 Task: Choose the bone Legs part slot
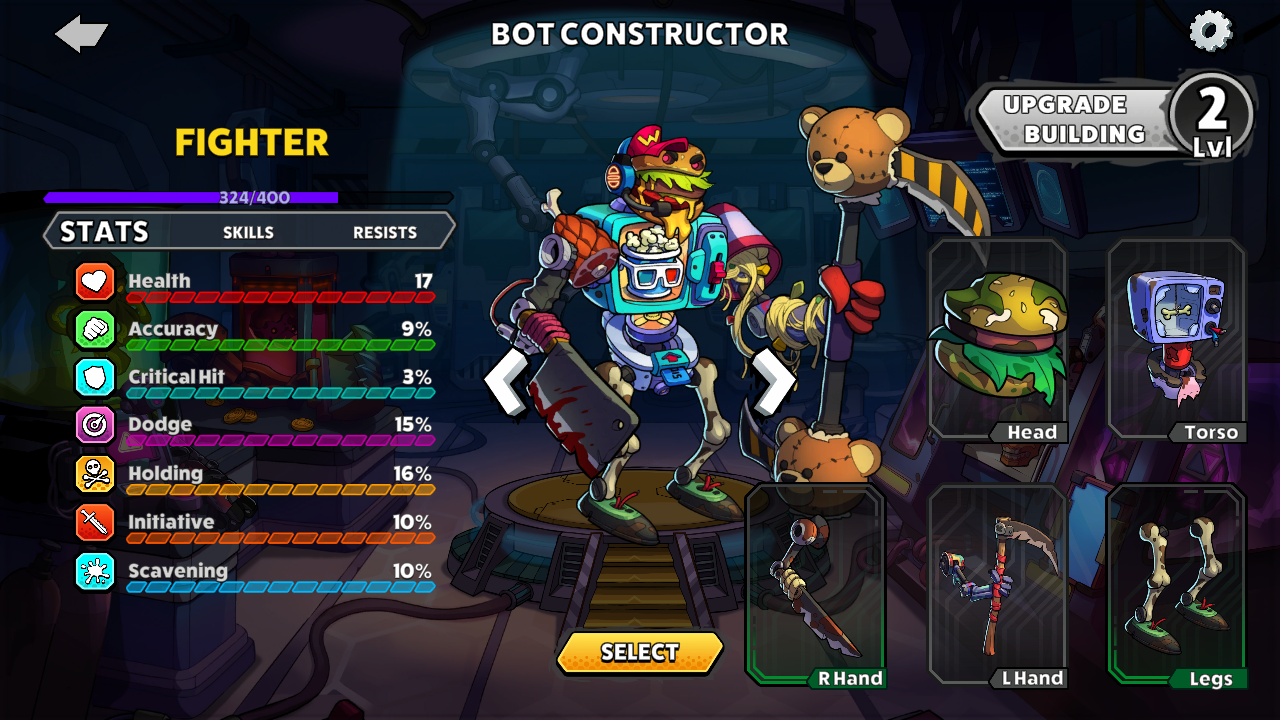tap(1176, 585)
